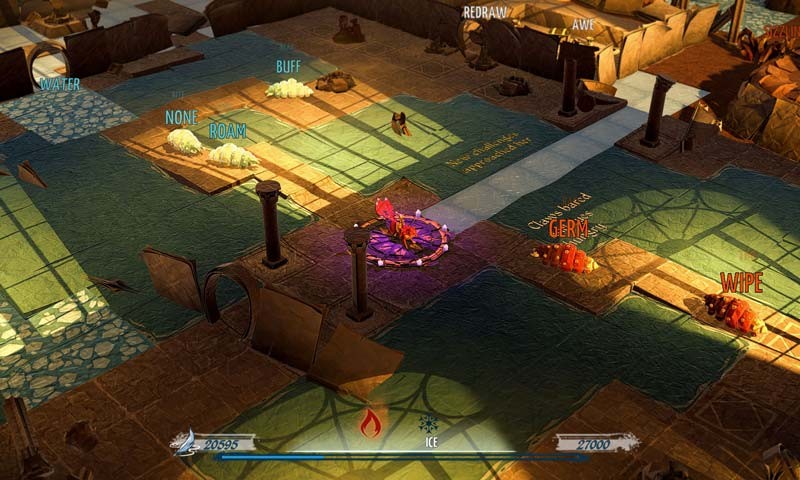This screenshot has width=800, height=480.
Task: Switch to the ICE snowflake element
Action: pos(428,423)
